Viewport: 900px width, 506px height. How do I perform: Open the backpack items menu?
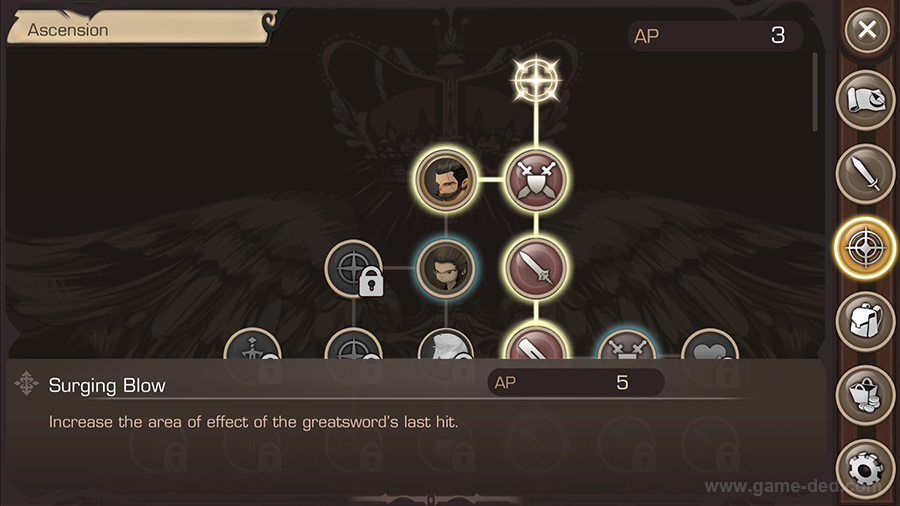pos(865,321)
